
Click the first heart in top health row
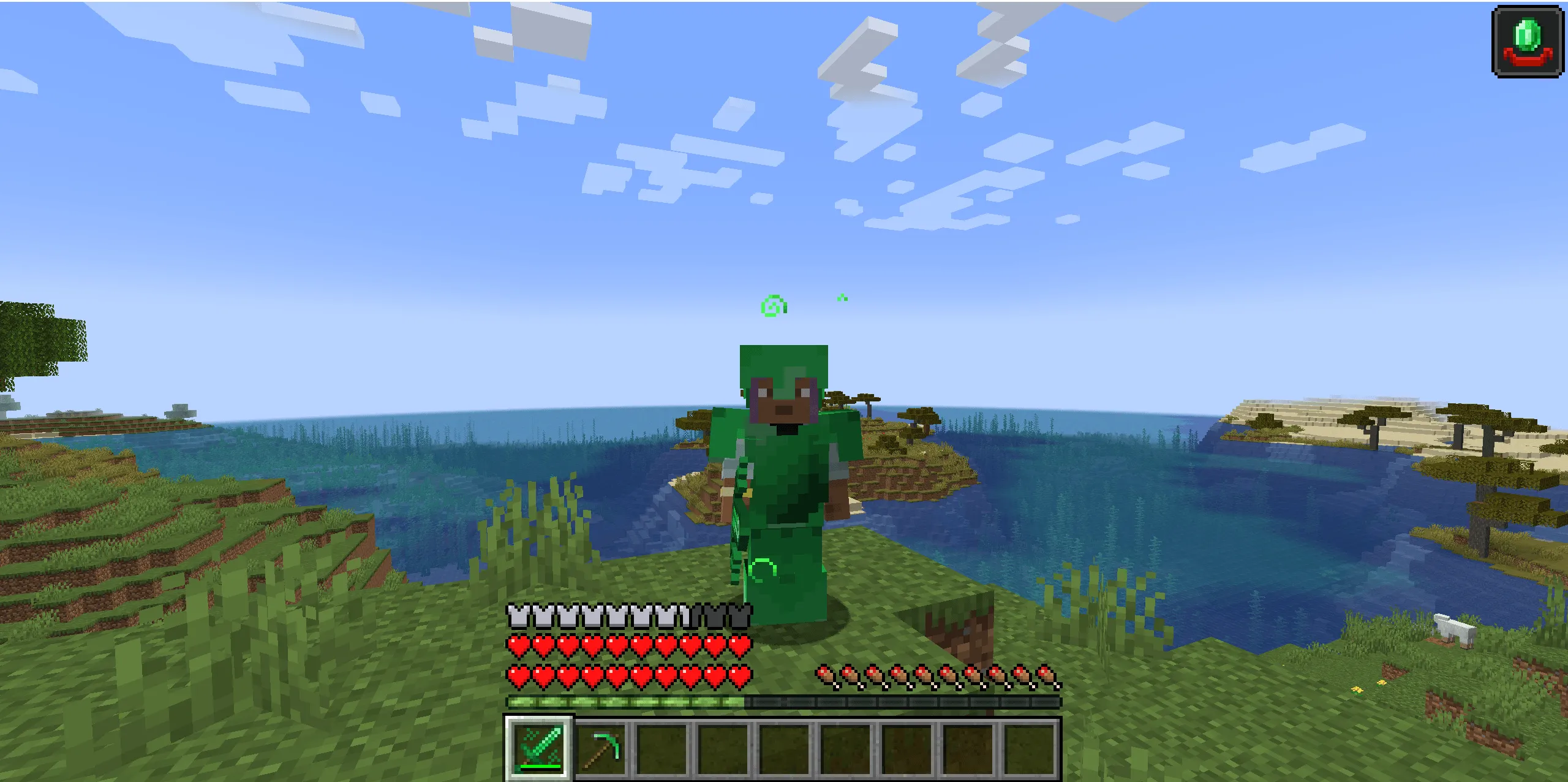point(518,646)
